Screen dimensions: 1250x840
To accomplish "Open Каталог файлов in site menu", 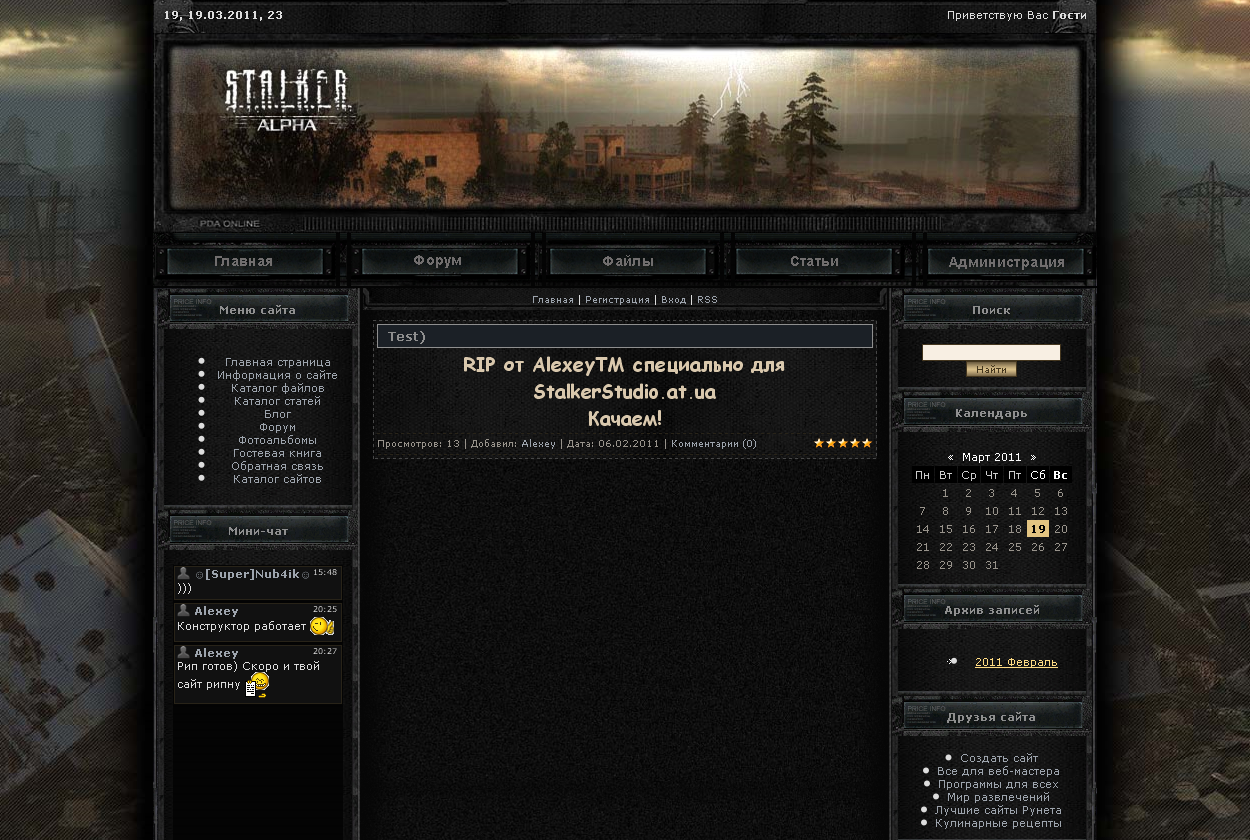I will click(277, 388).
